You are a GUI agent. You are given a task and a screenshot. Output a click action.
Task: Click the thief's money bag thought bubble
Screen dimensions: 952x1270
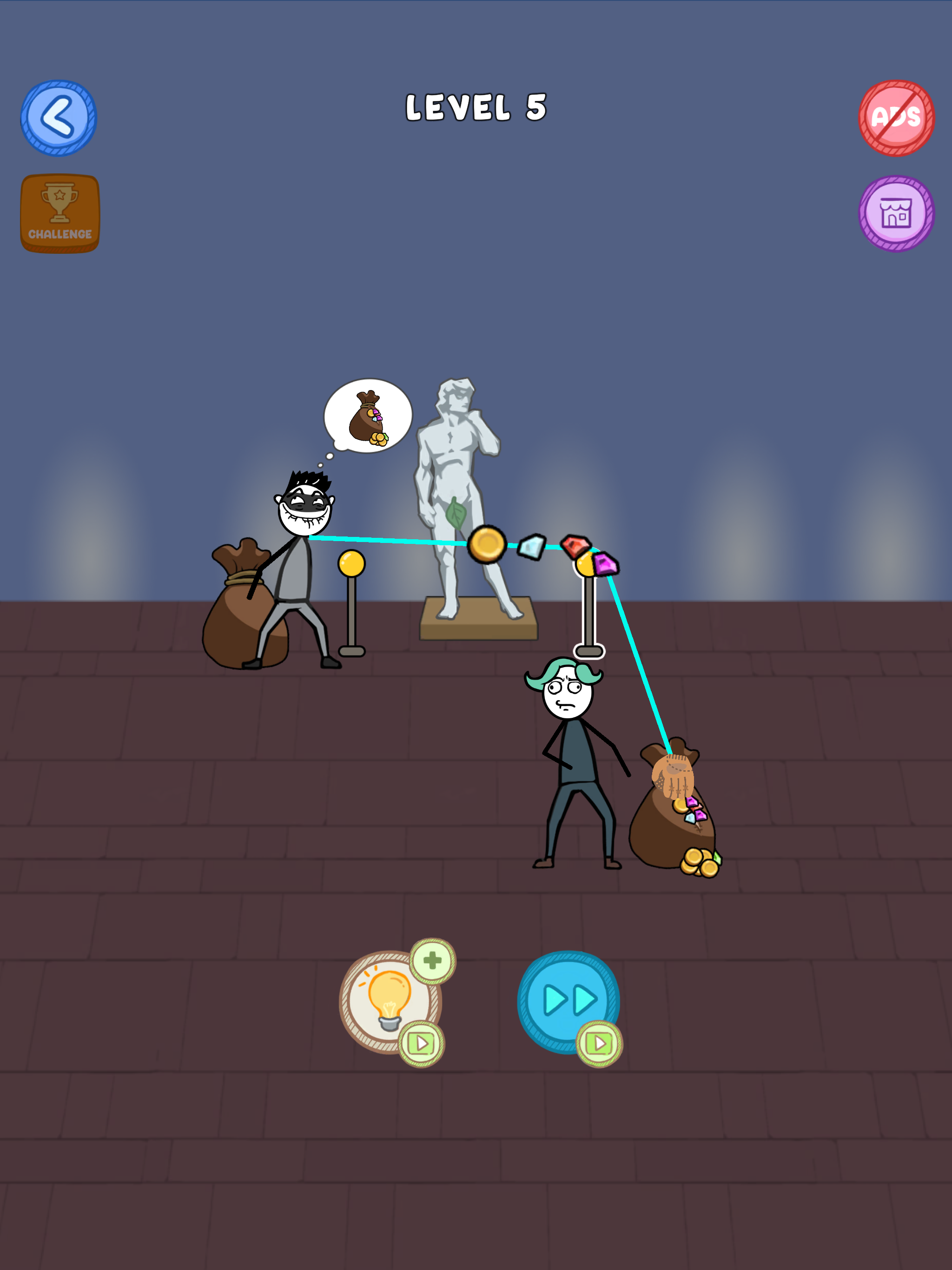pyautogui.click(x=369, y=417)
